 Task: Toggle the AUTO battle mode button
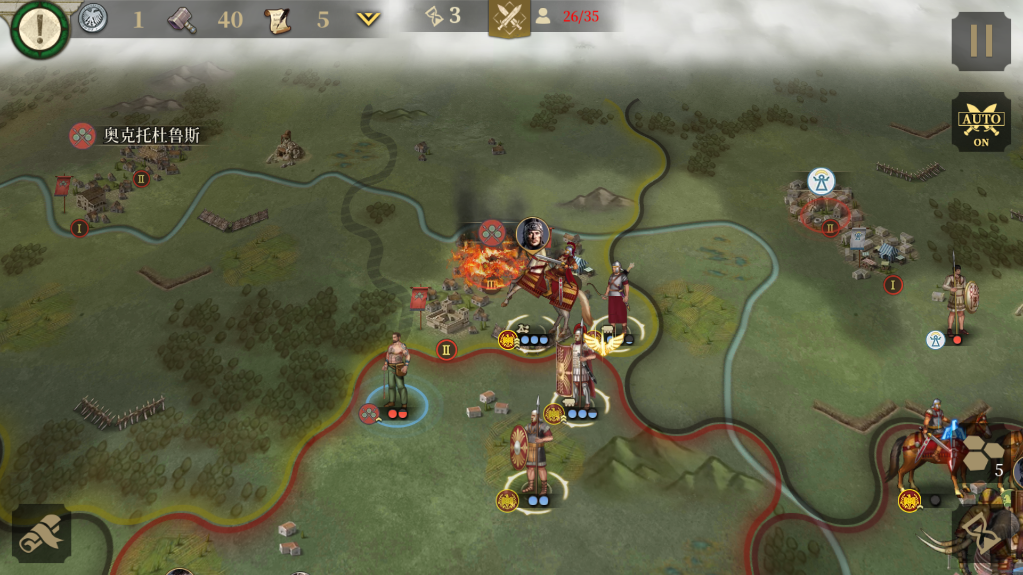(x=980, y=123)
